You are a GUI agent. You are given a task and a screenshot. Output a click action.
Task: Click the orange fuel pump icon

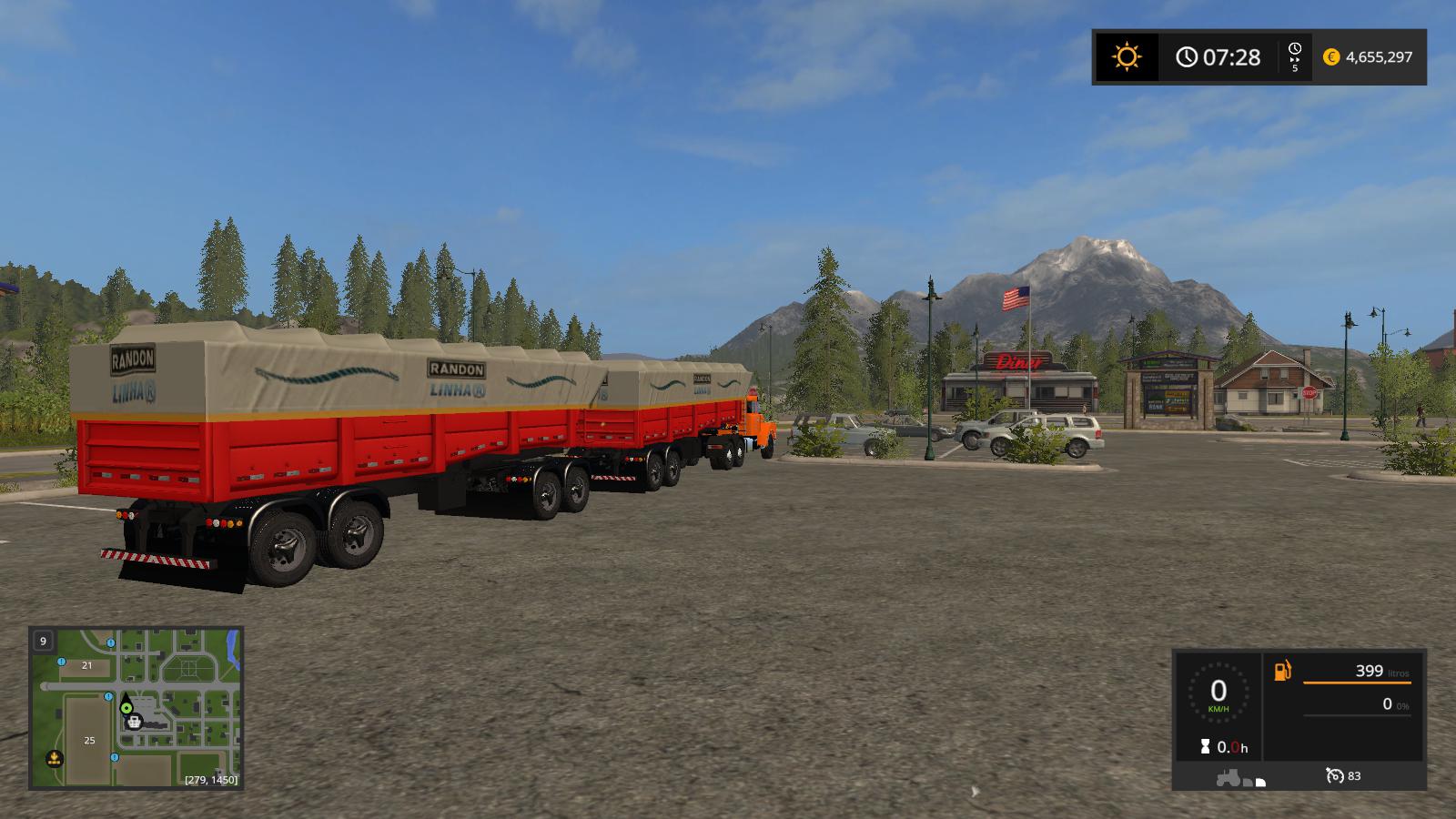1282,672
